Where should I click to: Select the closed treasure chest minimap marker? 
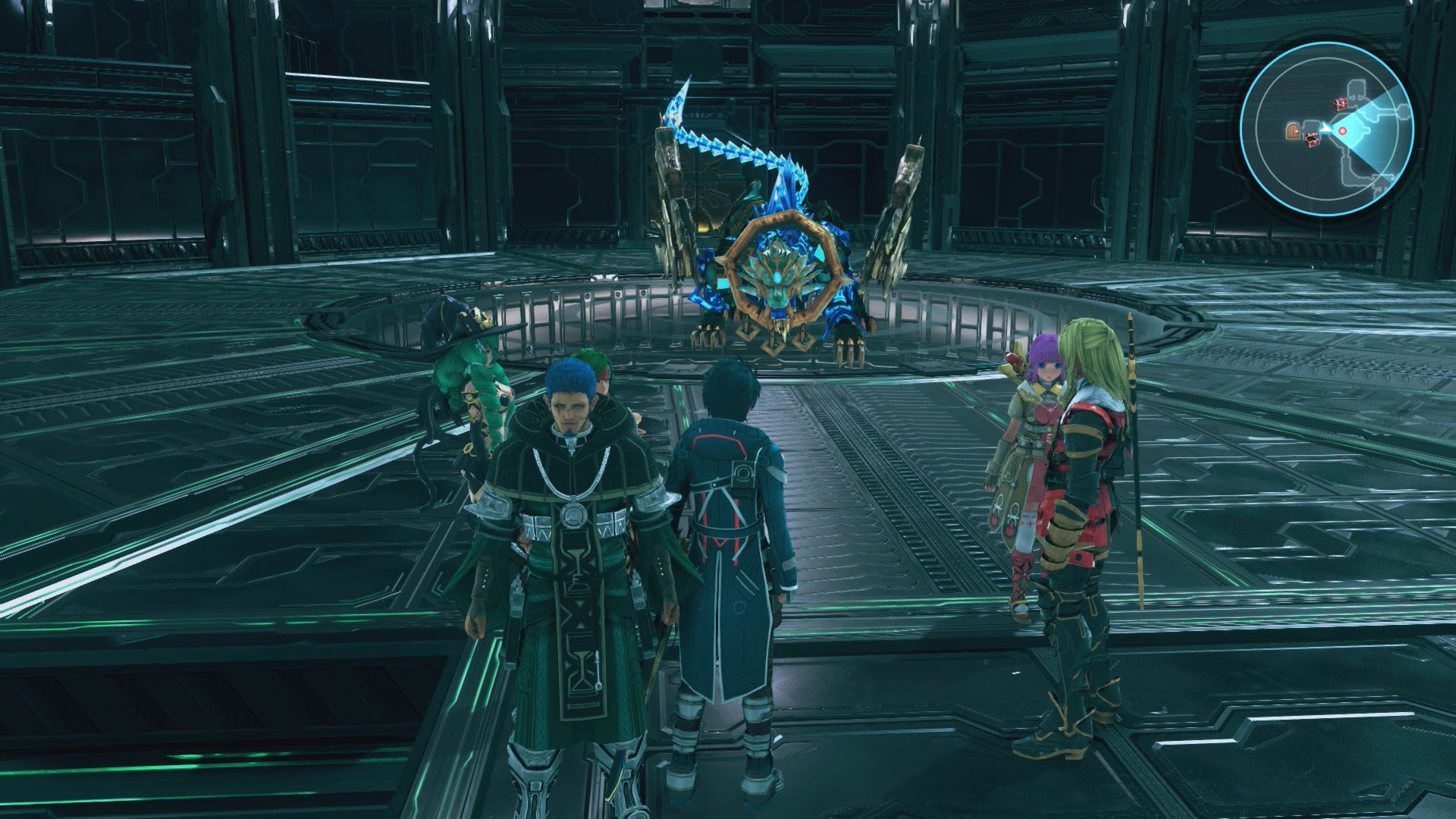click(1341, 103)
